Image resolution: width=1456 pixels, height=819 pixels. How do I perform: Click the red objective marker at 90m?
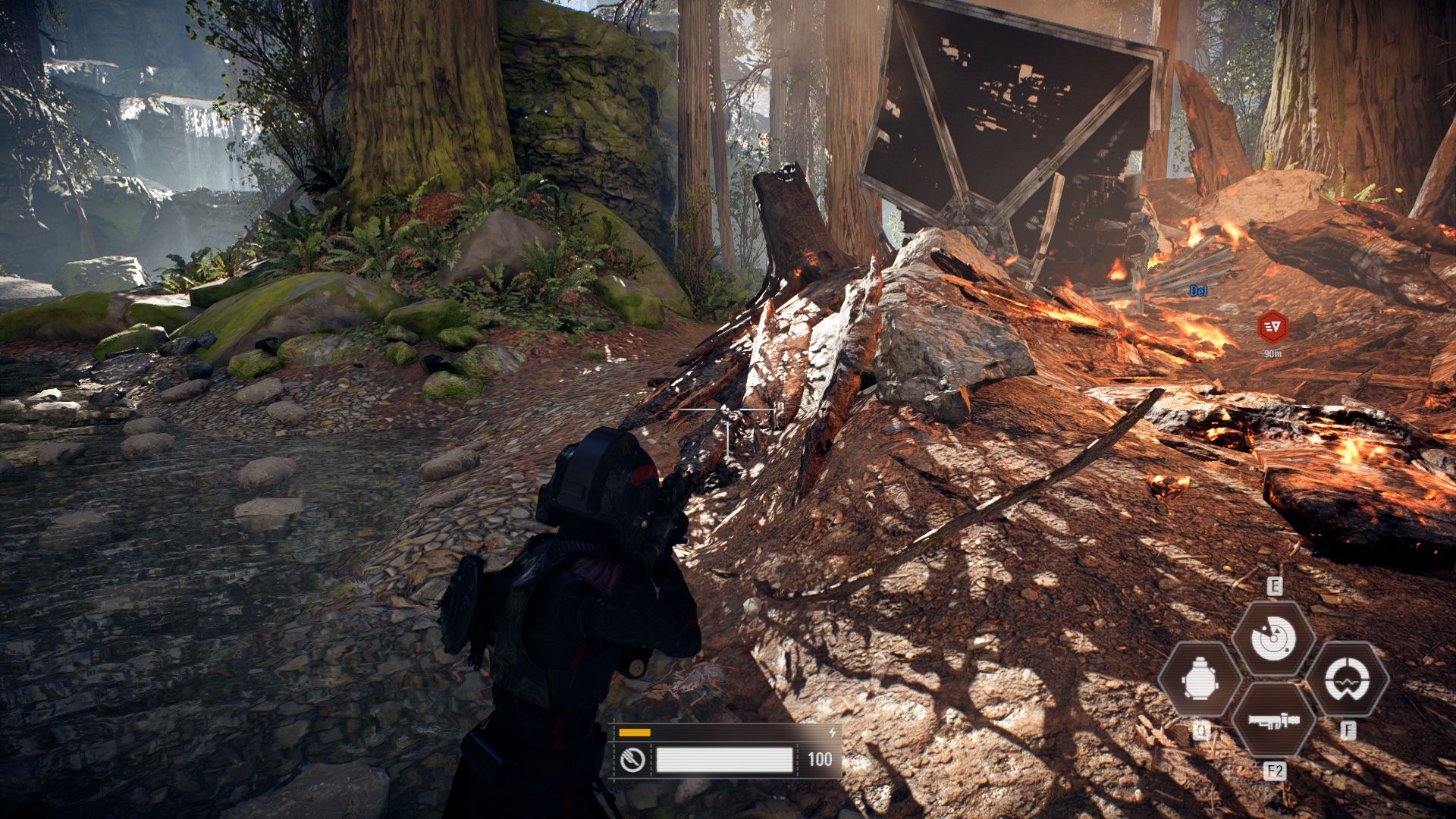(1272, 327)
